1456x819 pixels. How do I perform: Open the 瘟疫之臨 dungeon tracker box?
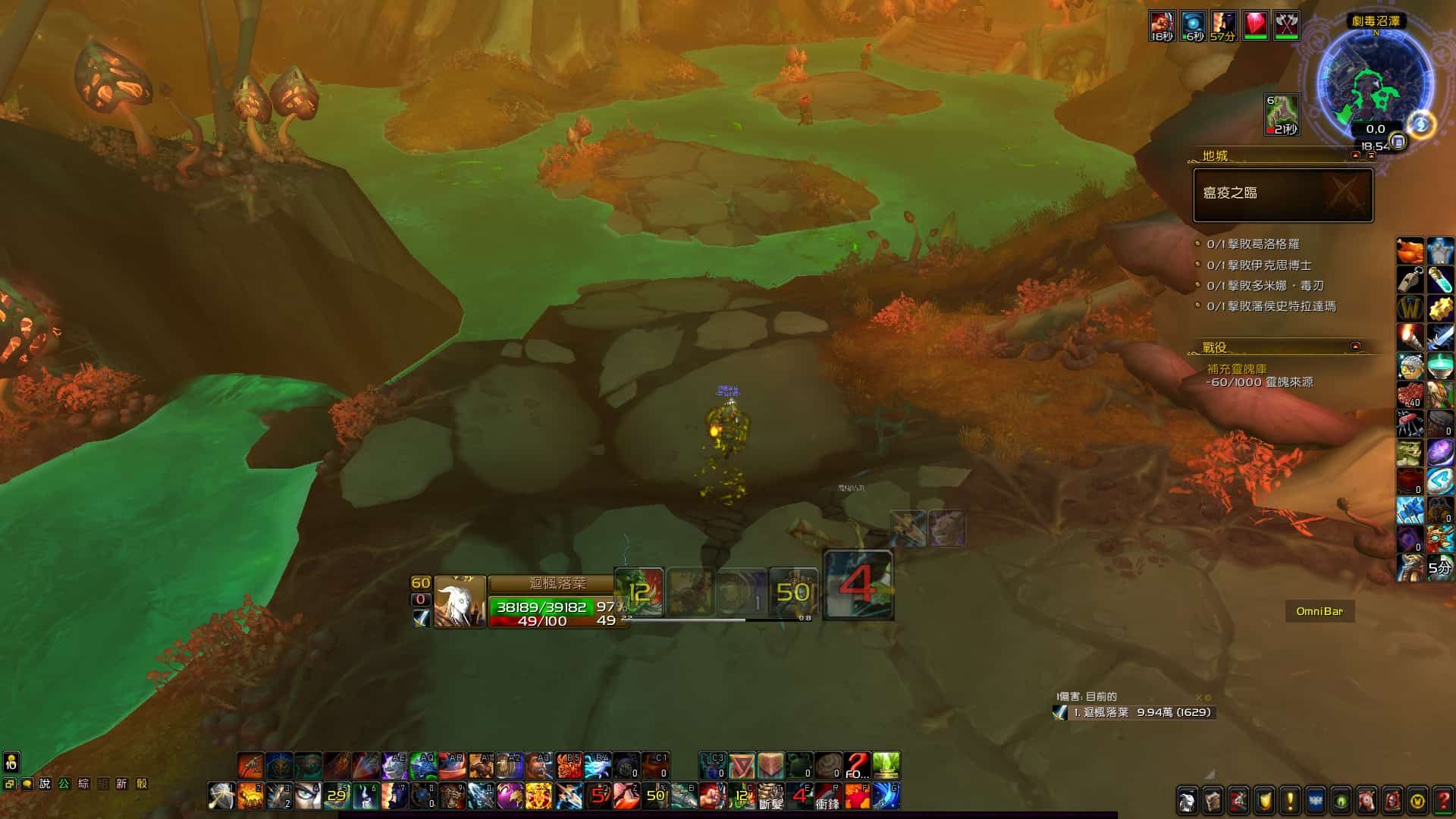tap(1283, 195)
